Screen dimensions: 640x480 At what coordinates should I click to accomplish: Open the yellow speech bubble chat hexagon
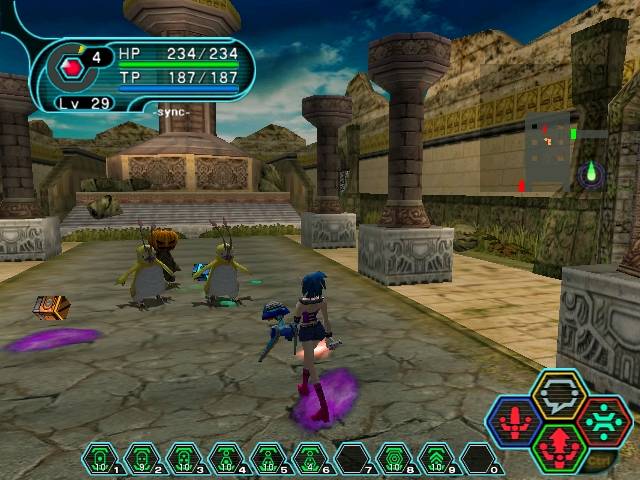(558, 395)
